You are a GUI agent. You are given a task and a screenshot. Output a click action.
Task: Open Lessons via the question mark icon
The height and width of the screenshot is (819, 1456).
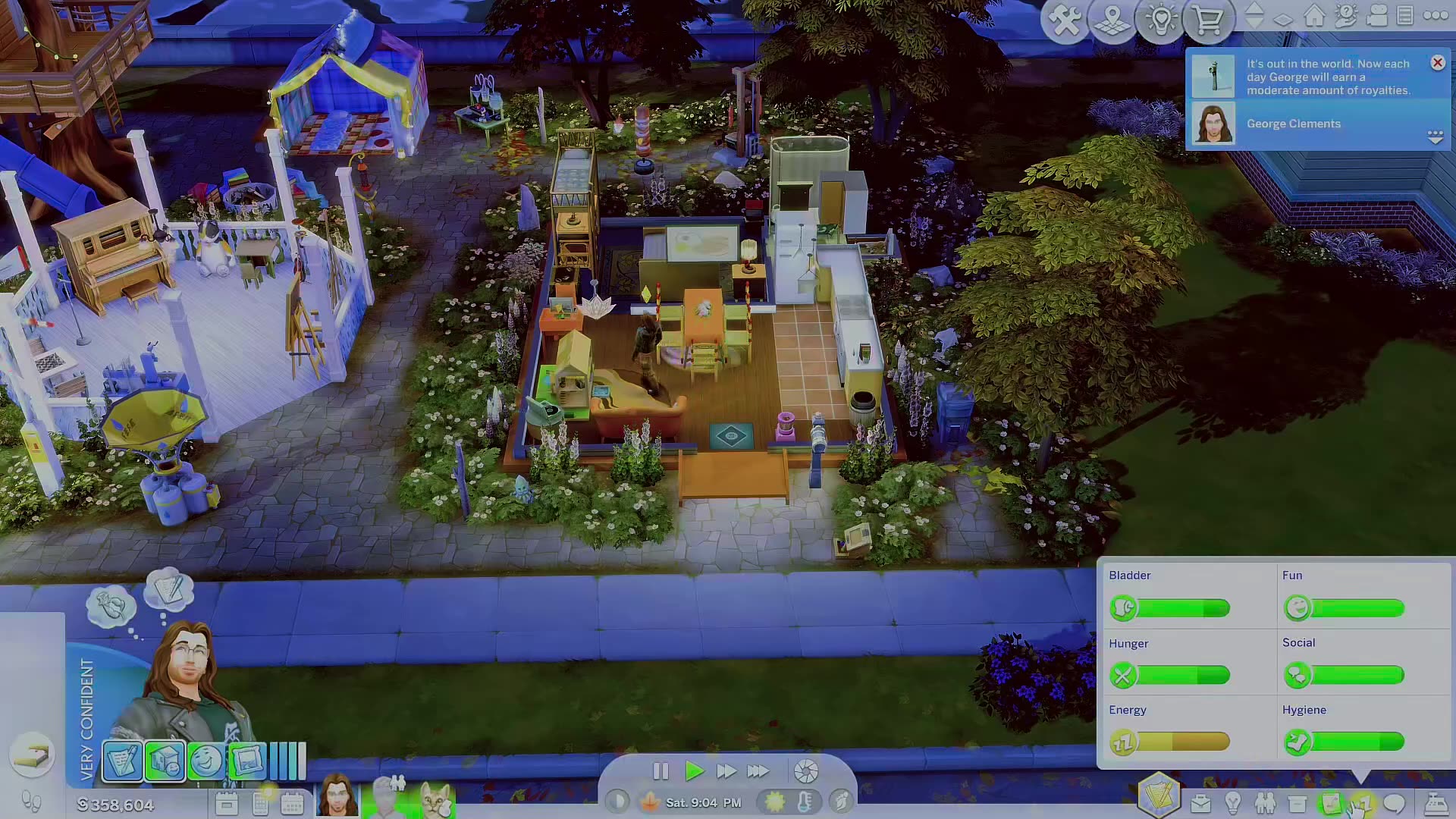click(1346, 15)
